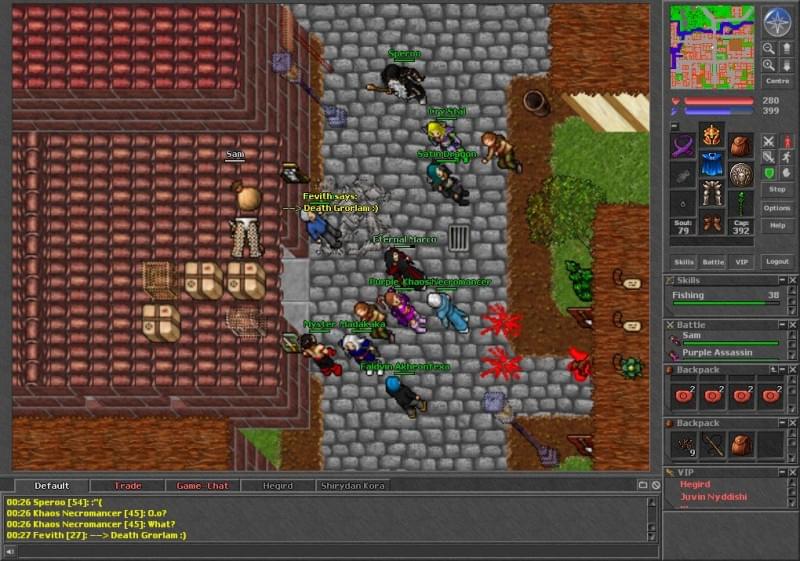Select the helmet equipment slot
The width and height of the screenshot is (800, 561).
point(711,135)
